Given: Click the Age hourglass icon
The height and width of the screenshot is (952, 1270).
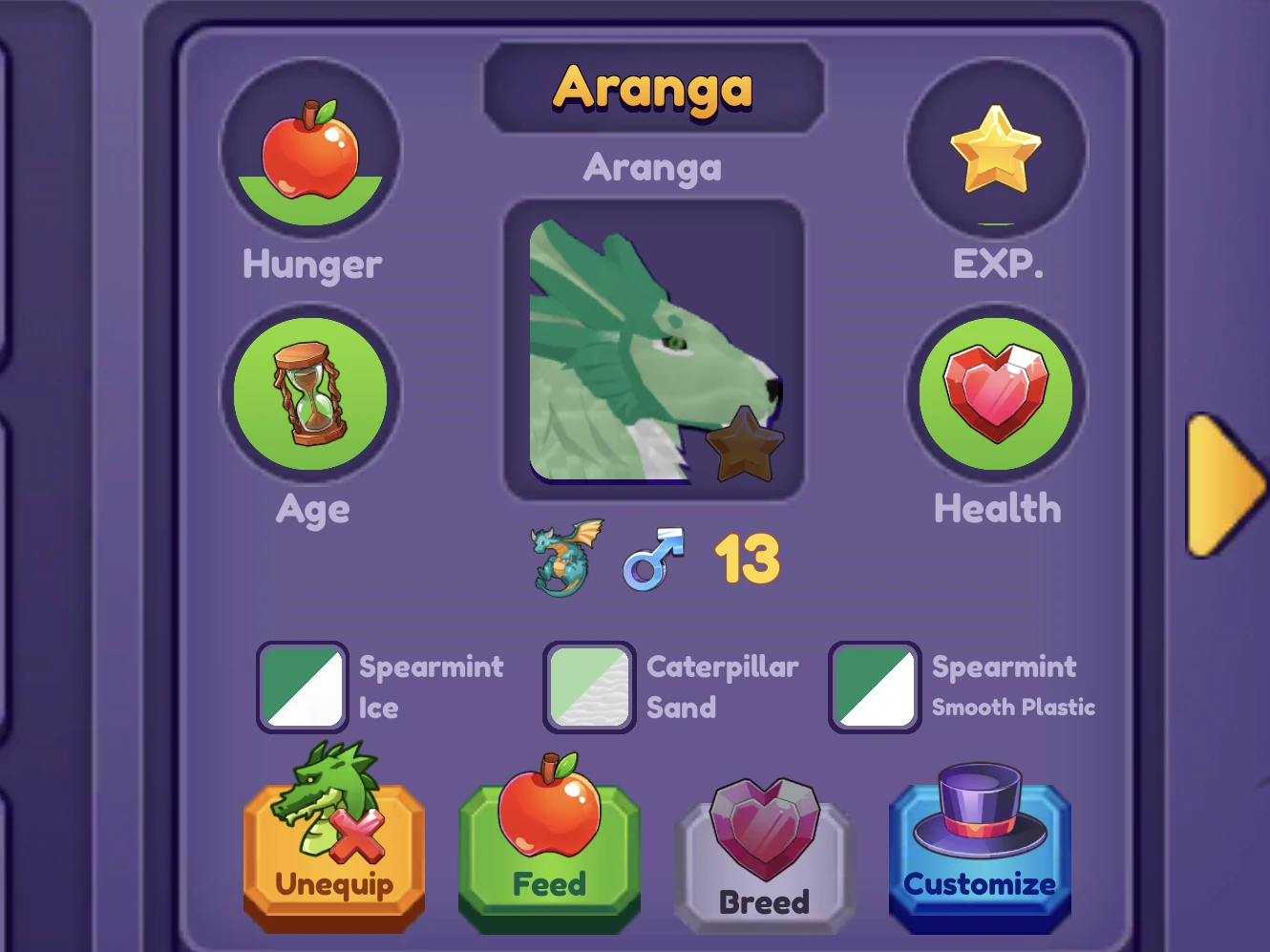Looking at the screenshot, I should coord(310,393).
